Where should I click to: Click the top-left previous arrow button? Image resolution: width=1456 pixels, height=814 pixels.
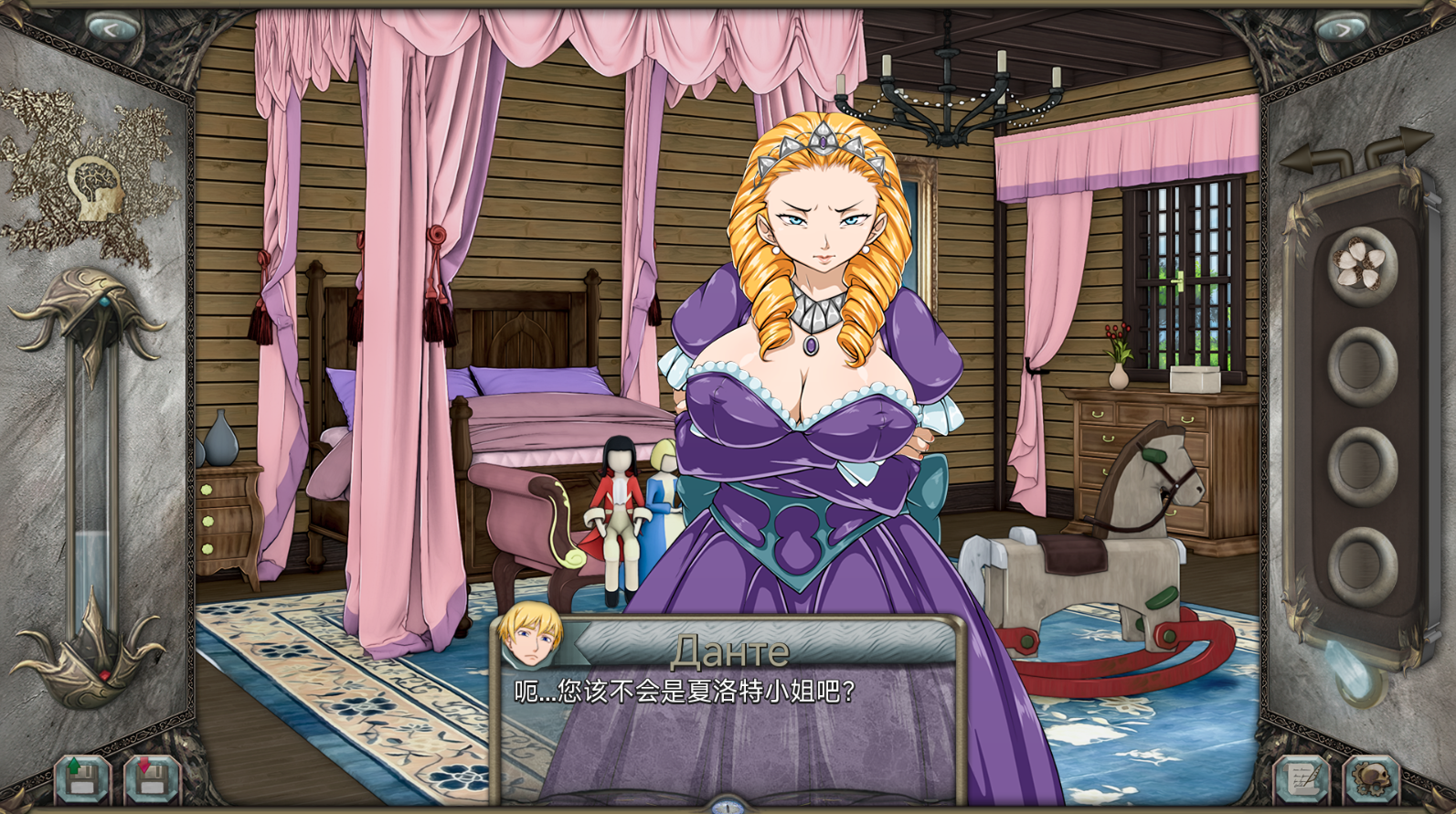tap(112, 29)
